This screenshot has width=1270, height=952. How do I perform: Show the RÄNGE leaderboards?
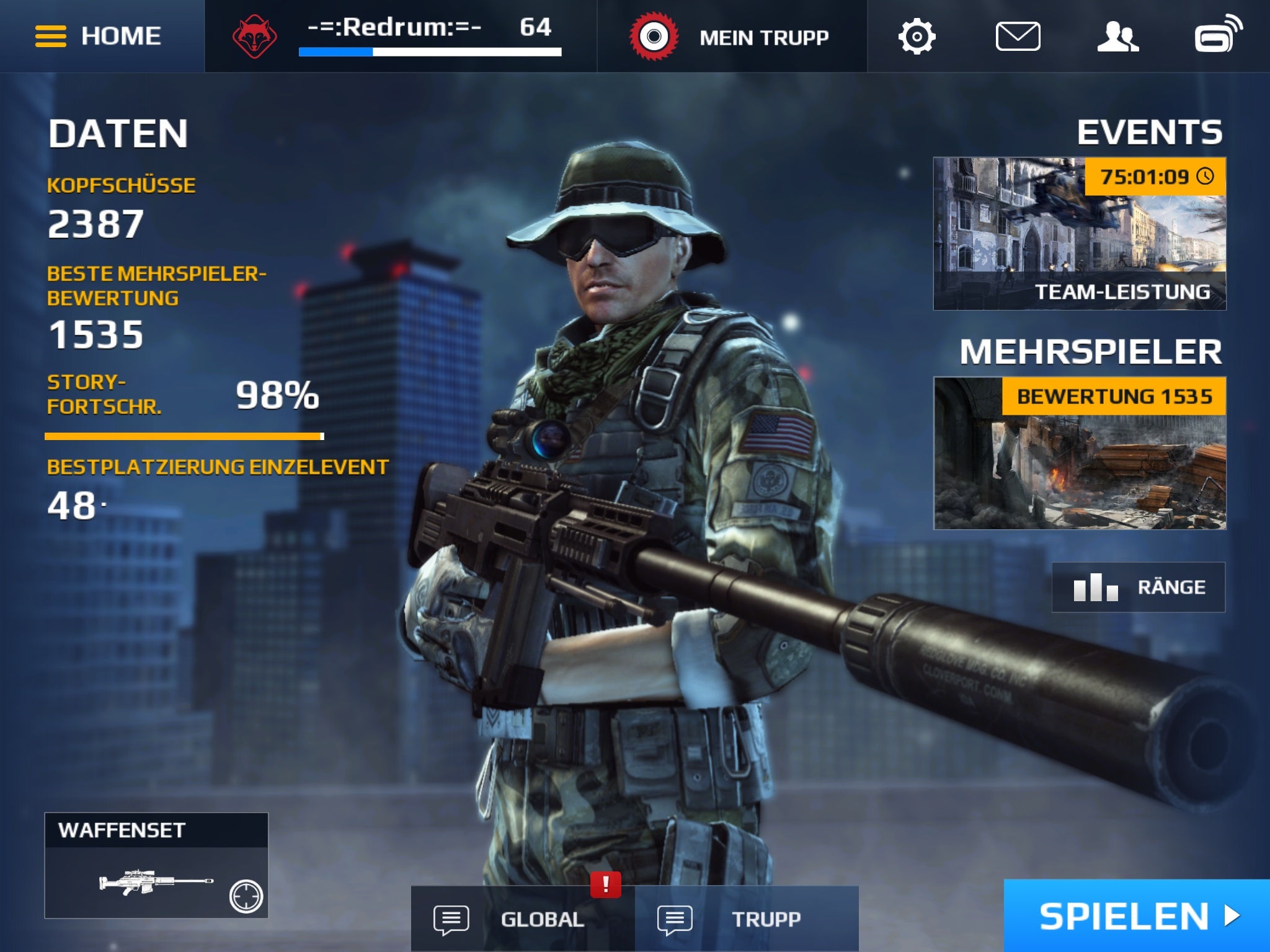click(1139, 587)
